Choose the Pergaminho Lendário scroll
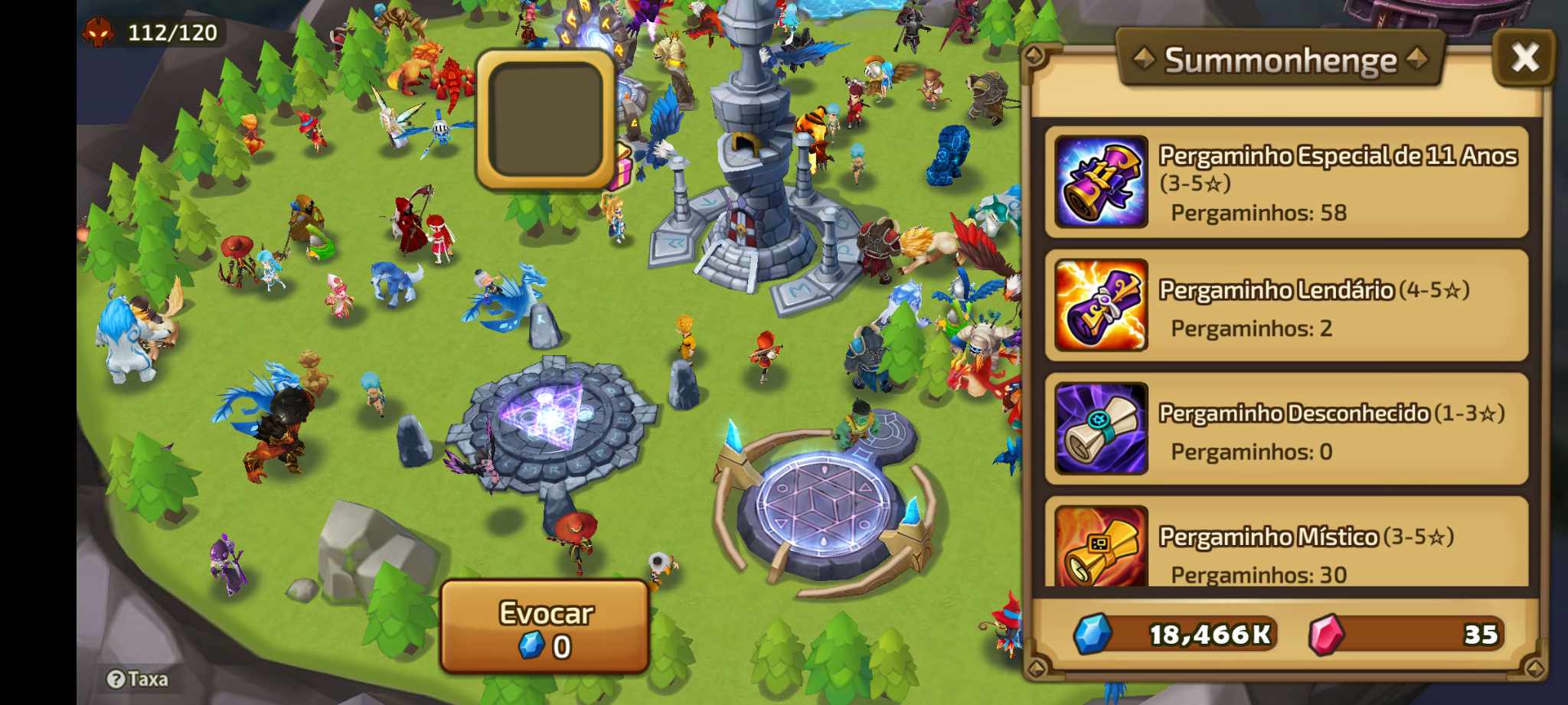This screenshot has width=1568, height=705. coord(1286,305)
